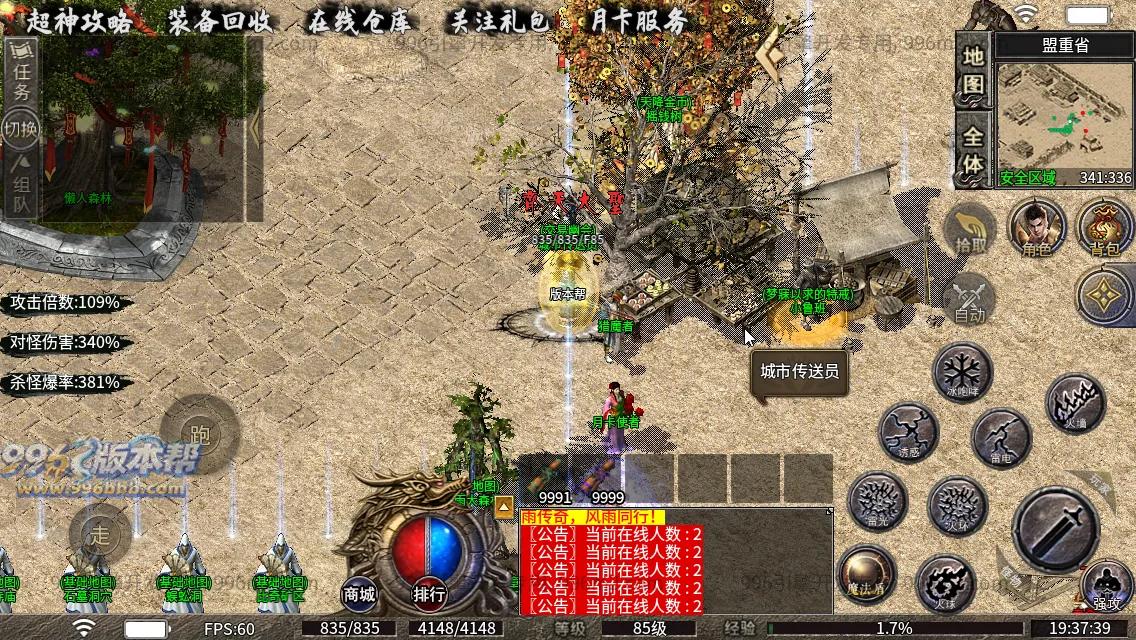Open the 角色 character sheet

click(x=1037, y=227)
